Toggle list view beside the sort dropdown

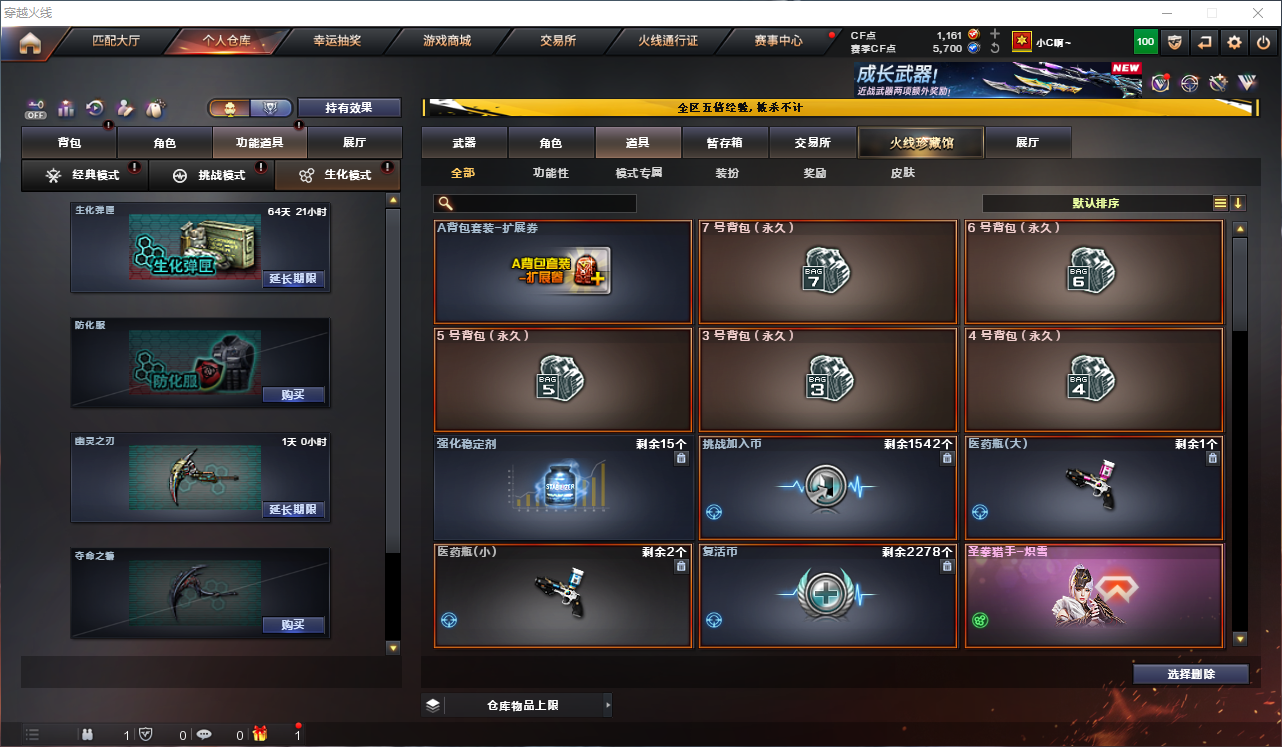tap(1220, 202)
